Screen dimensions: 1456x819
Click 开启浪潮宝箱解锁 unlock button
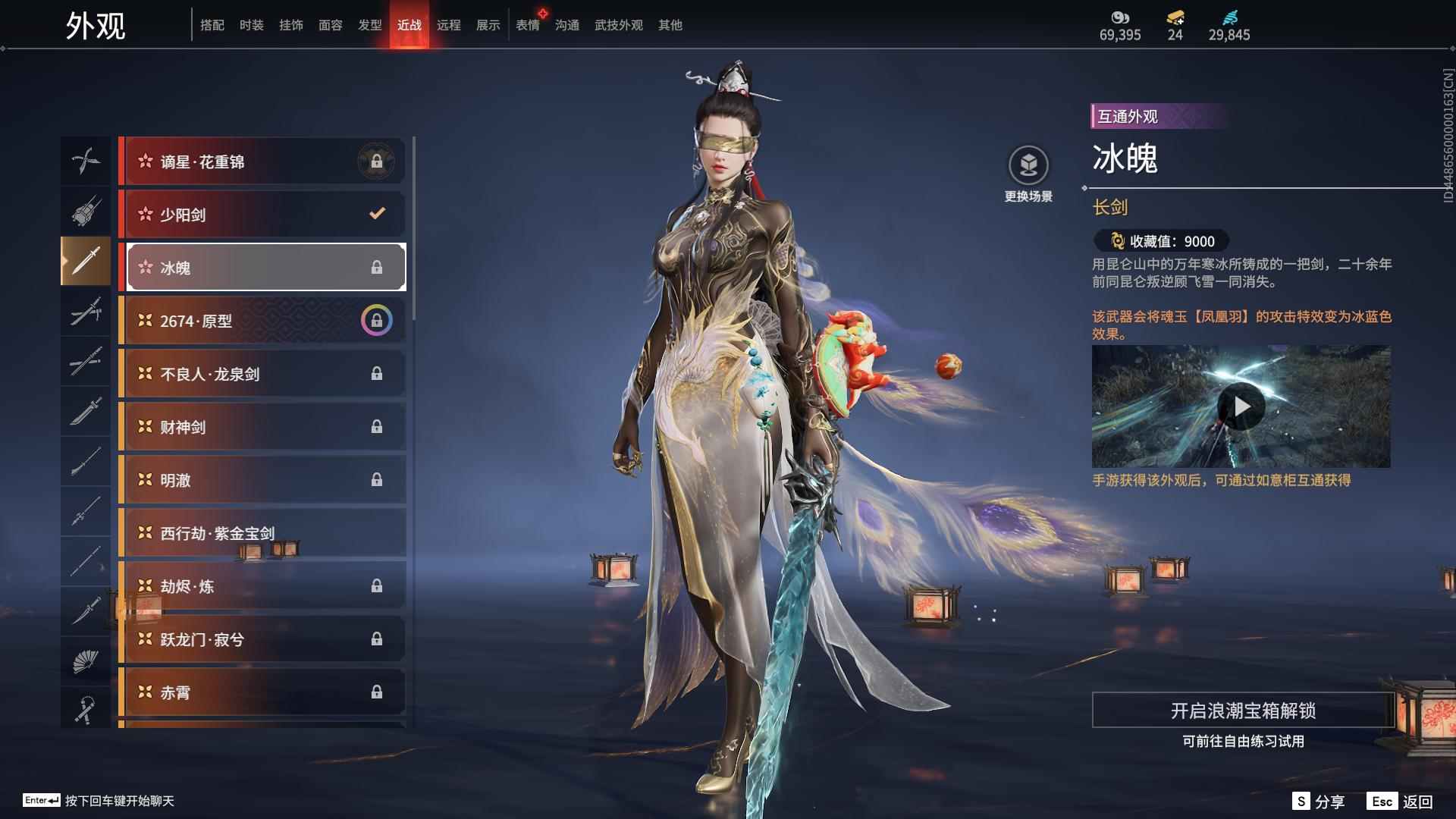click(x=1242, y=711)
